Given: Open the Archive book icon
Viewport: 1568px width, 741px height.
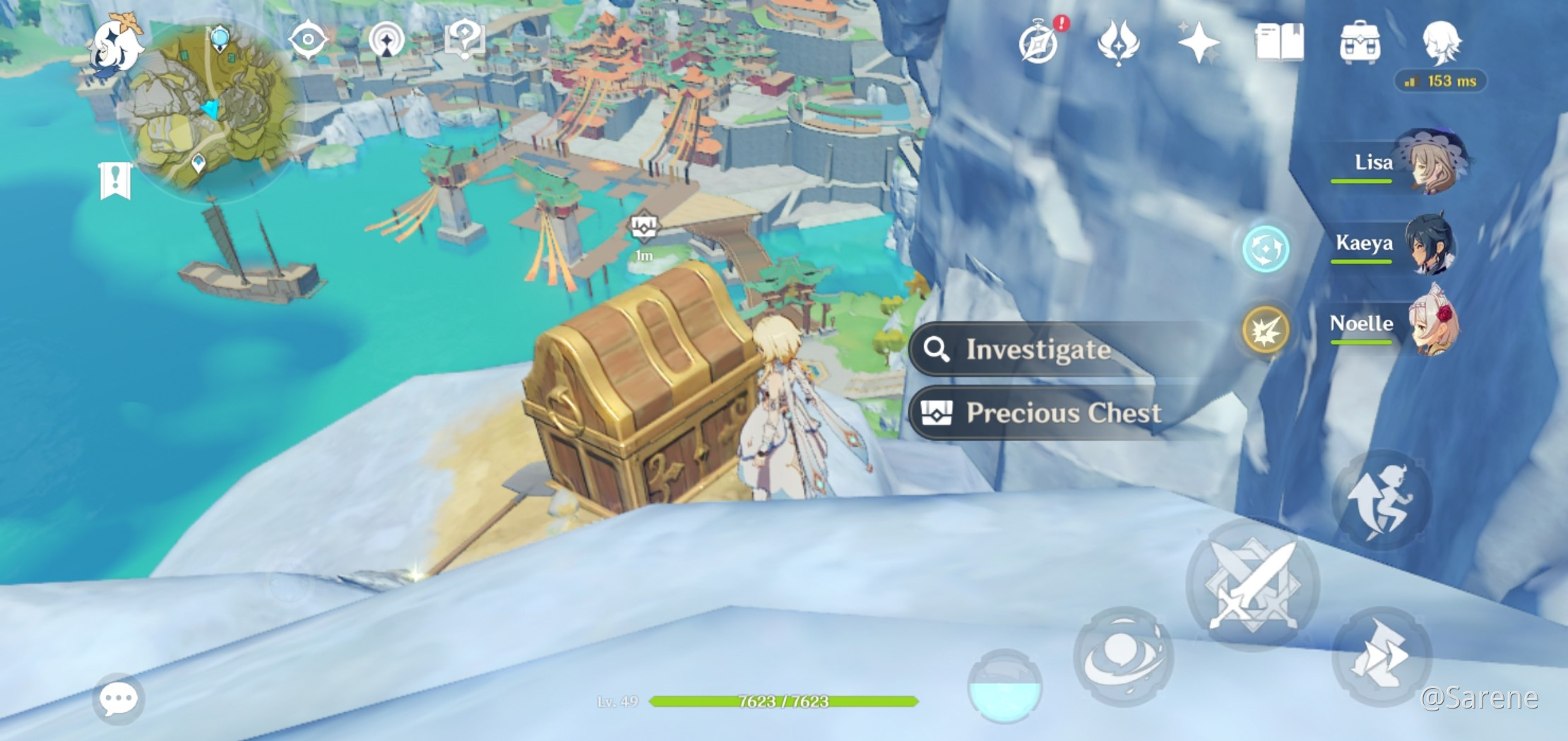Looking at the screenshot, I should [x=1279, y=42].
